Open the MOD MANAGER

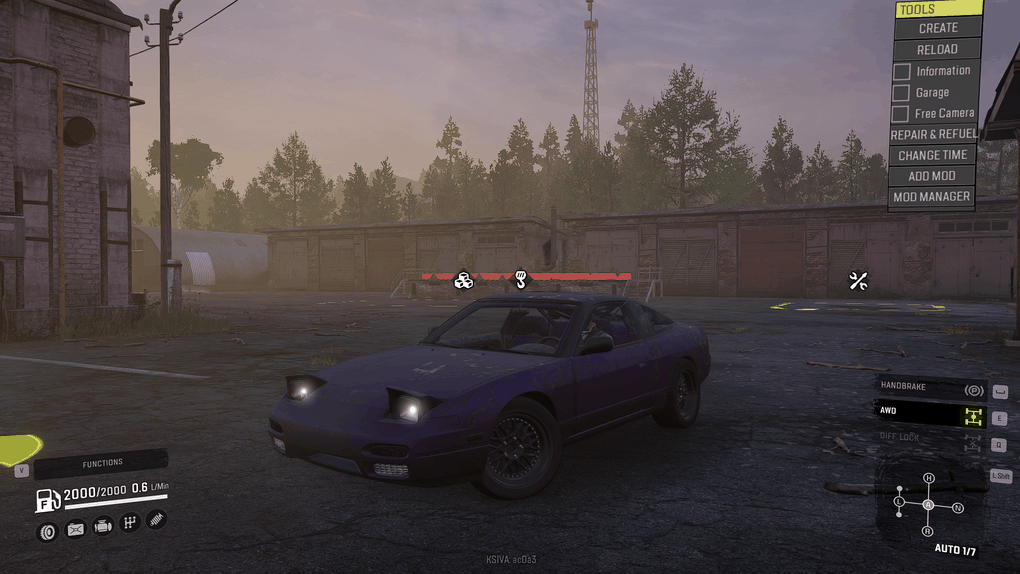933,197
